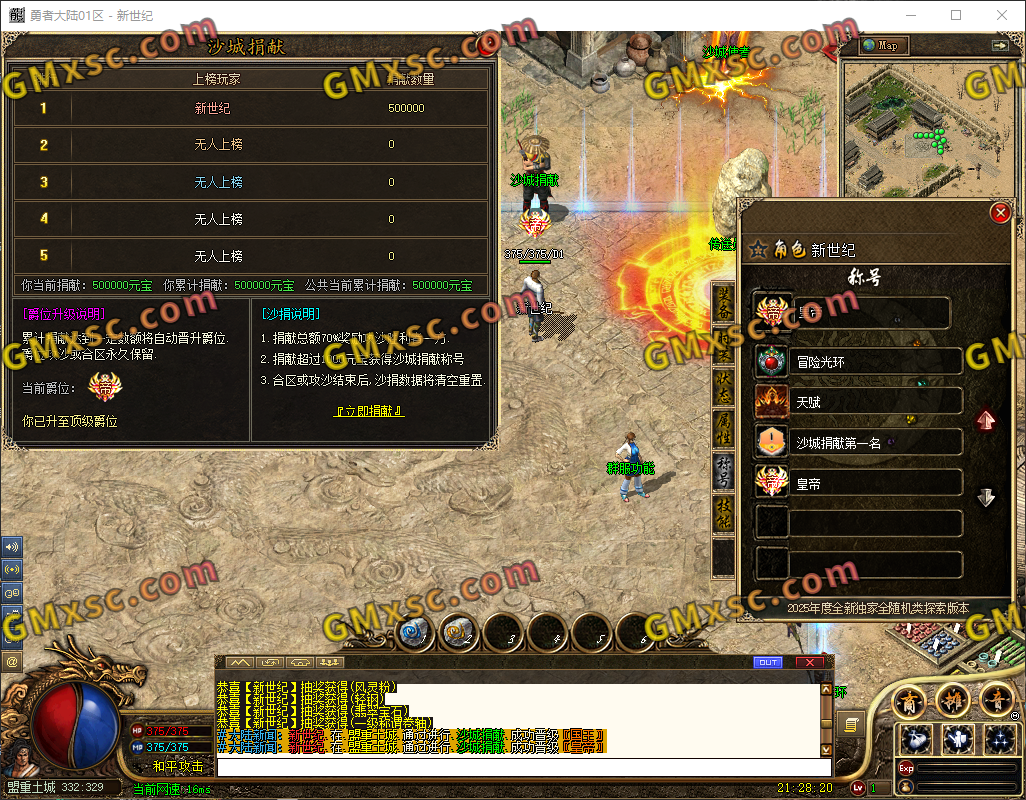Click the blue OUT button on chat
This screenshot has height=800, width=1026.
(768, 662)
